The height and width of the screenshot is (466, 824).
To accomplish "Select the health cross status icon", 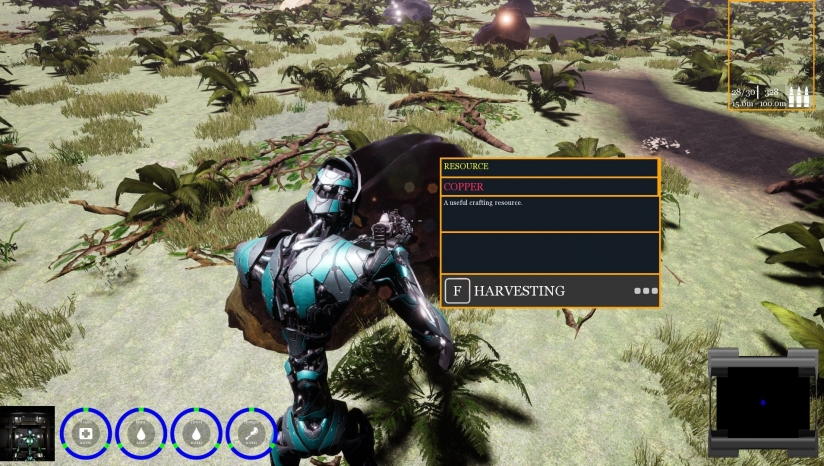I will pos(86,433).
